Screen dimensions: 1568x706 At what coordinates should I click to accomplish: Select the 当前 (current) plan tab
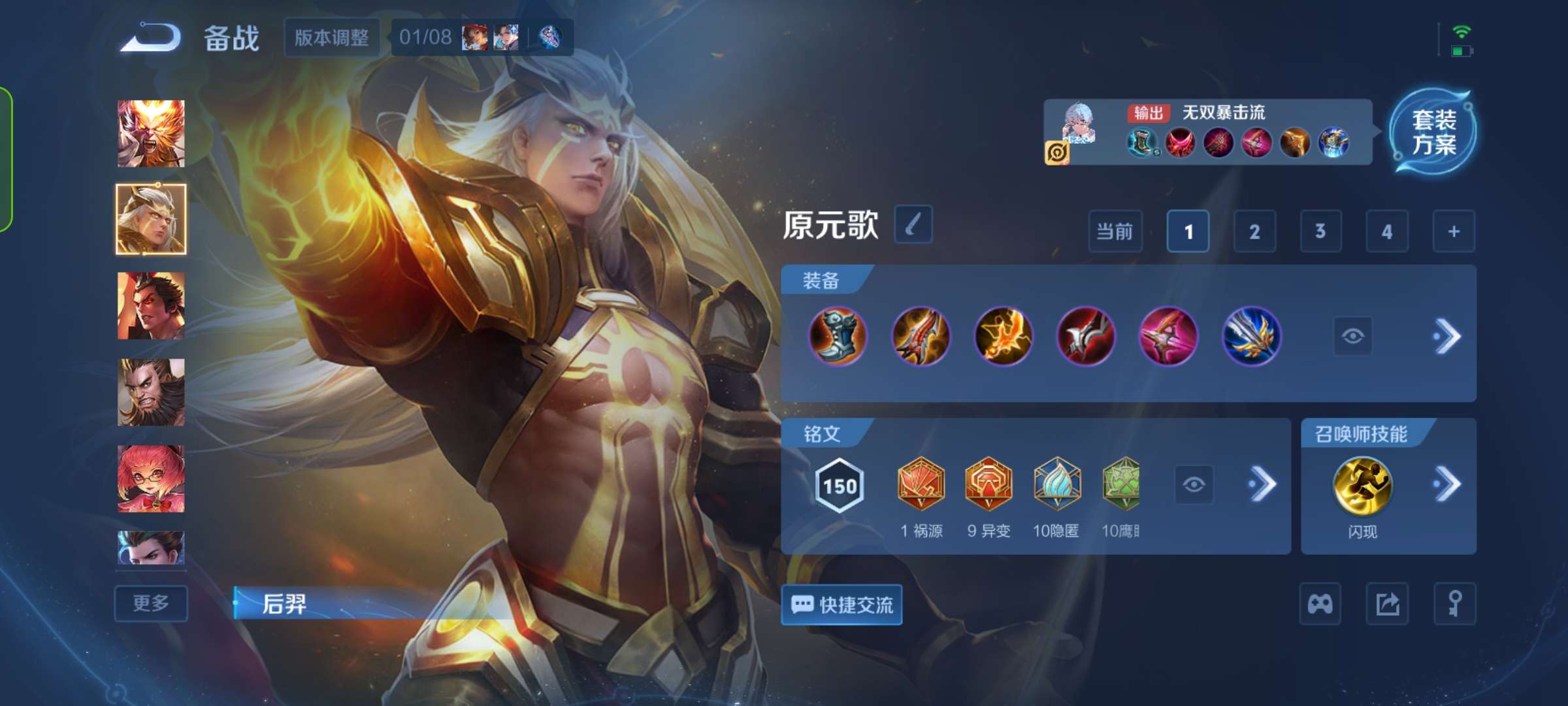coord(1115,231)
